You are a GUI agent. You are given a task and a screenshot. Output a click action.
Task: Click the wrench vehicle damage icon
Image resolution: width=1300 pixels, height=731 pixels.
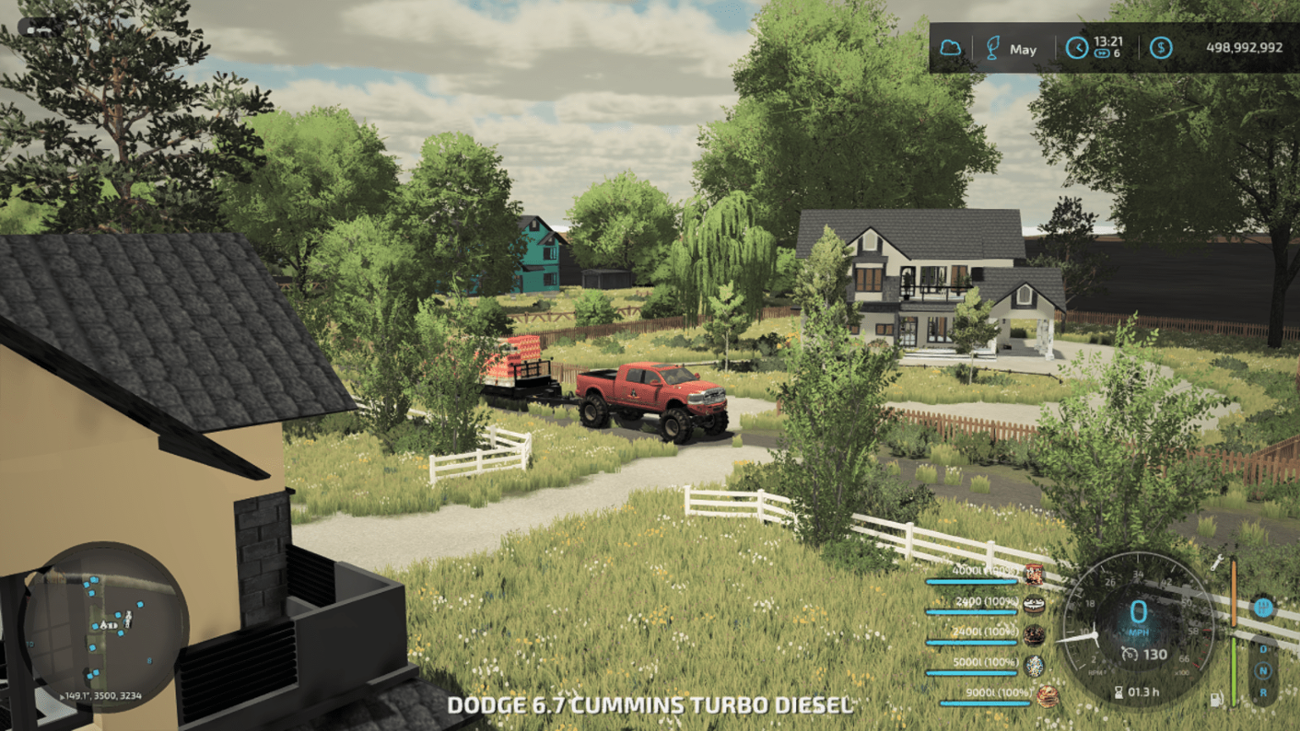(x=1217, y=564)
